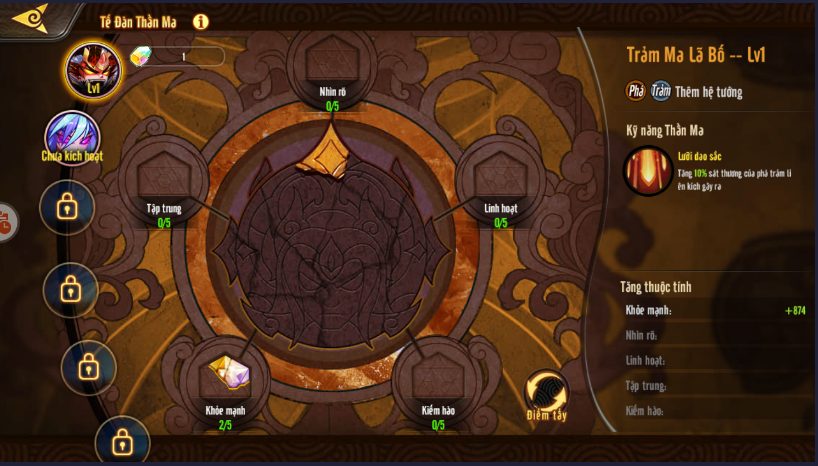Select the Chưa kích hoạt hero portrait

(72, 137)
